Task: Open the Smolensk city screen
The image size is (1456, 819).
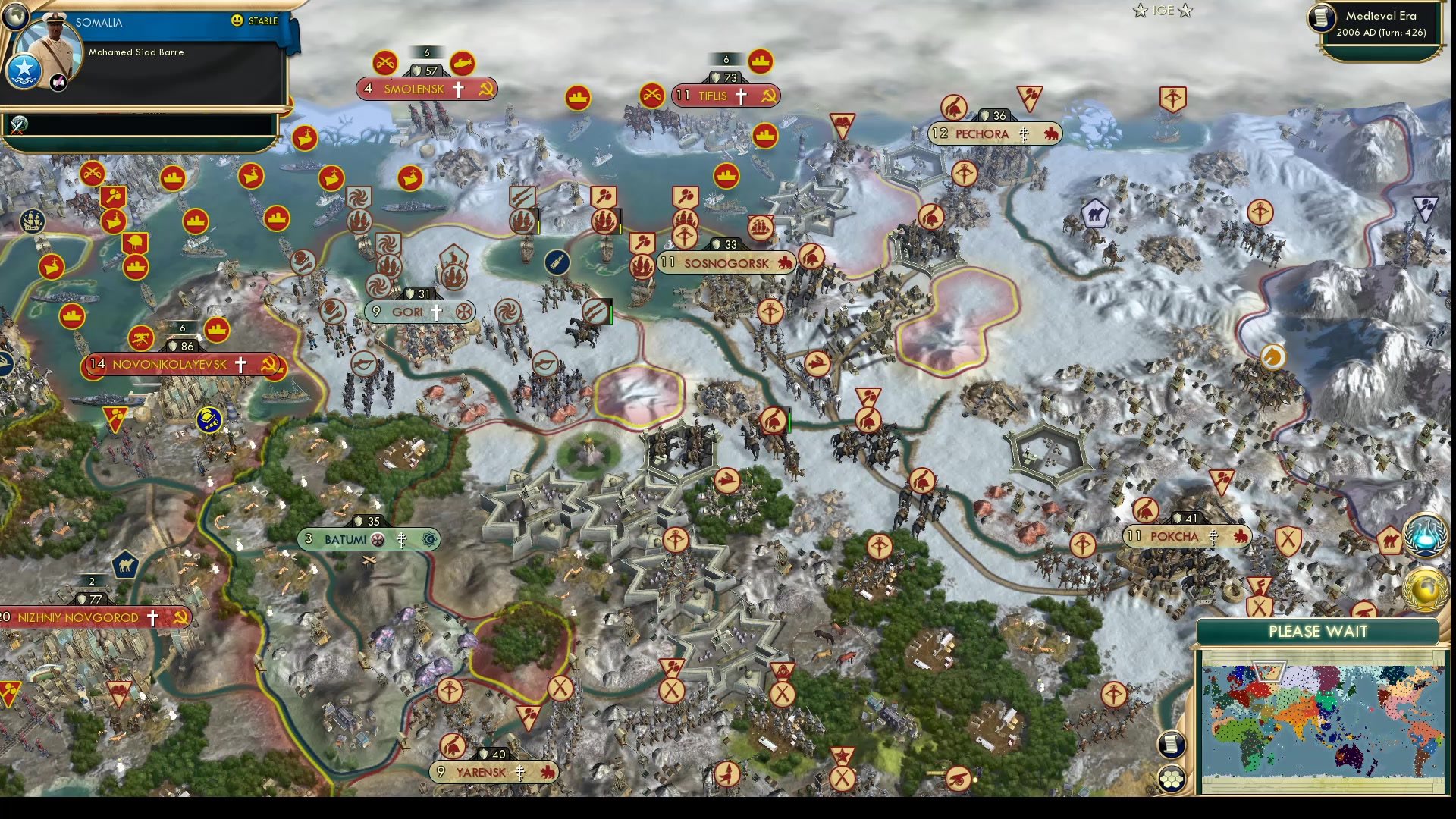Action: (x=416, y=89)
